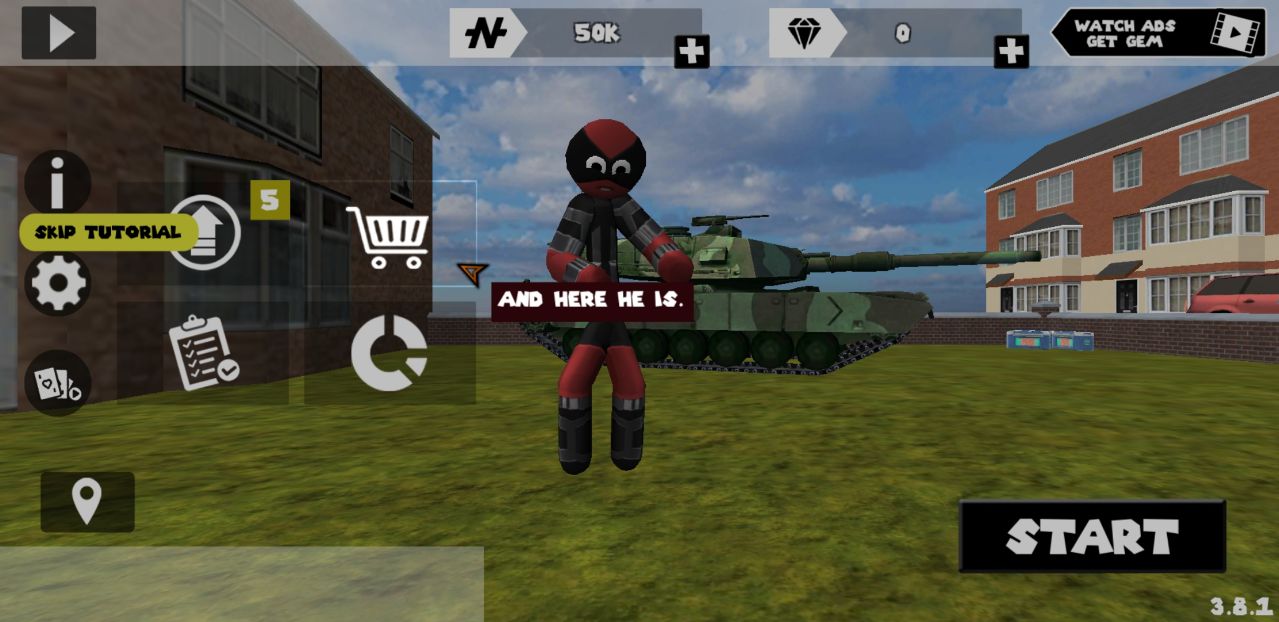
Task: Skip the tutorial
Action: point(108,232)
